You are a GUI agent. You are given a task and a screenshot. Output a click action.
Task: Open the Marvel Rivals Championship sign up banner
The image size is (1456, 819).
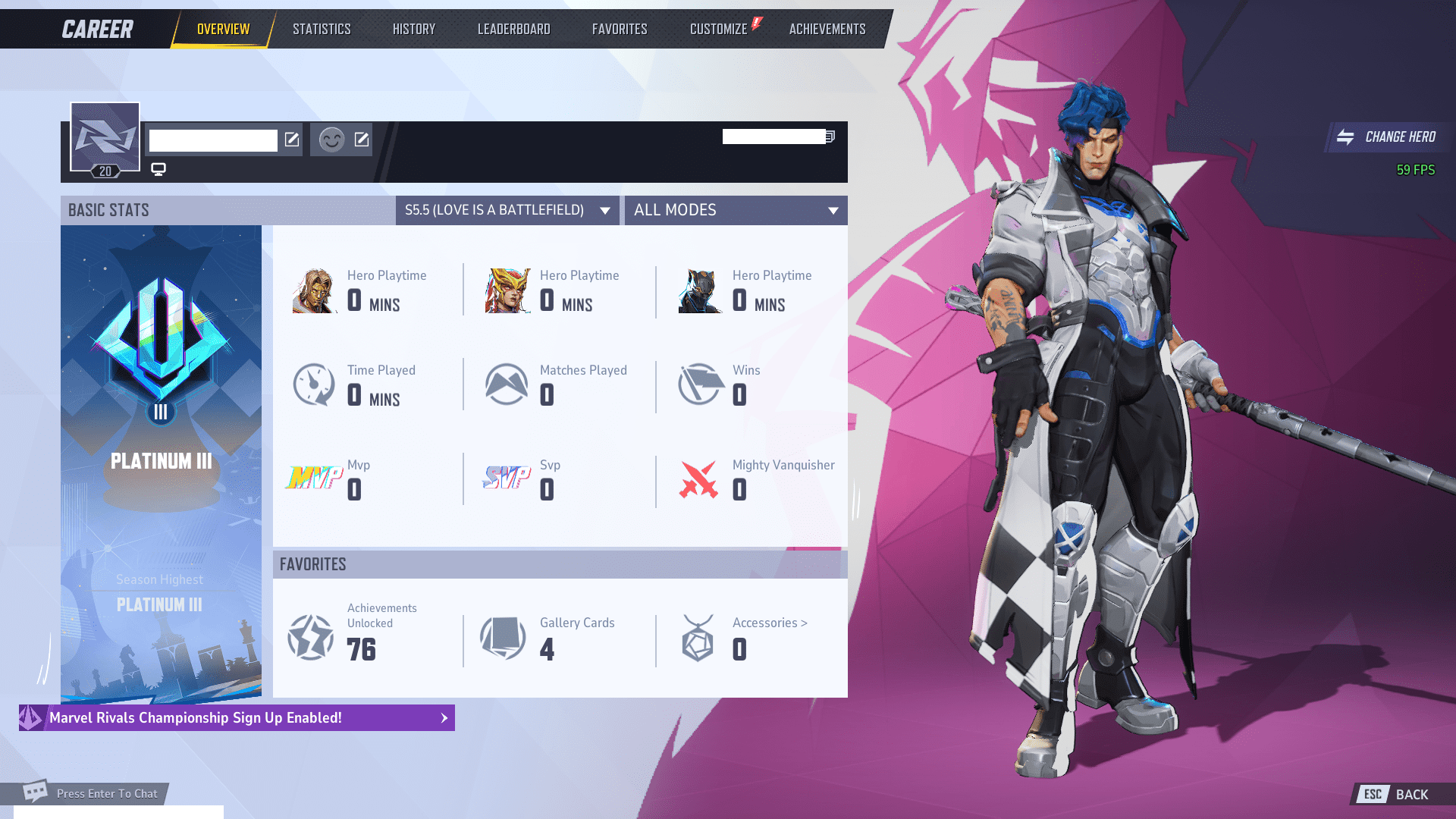pos(237,717)
